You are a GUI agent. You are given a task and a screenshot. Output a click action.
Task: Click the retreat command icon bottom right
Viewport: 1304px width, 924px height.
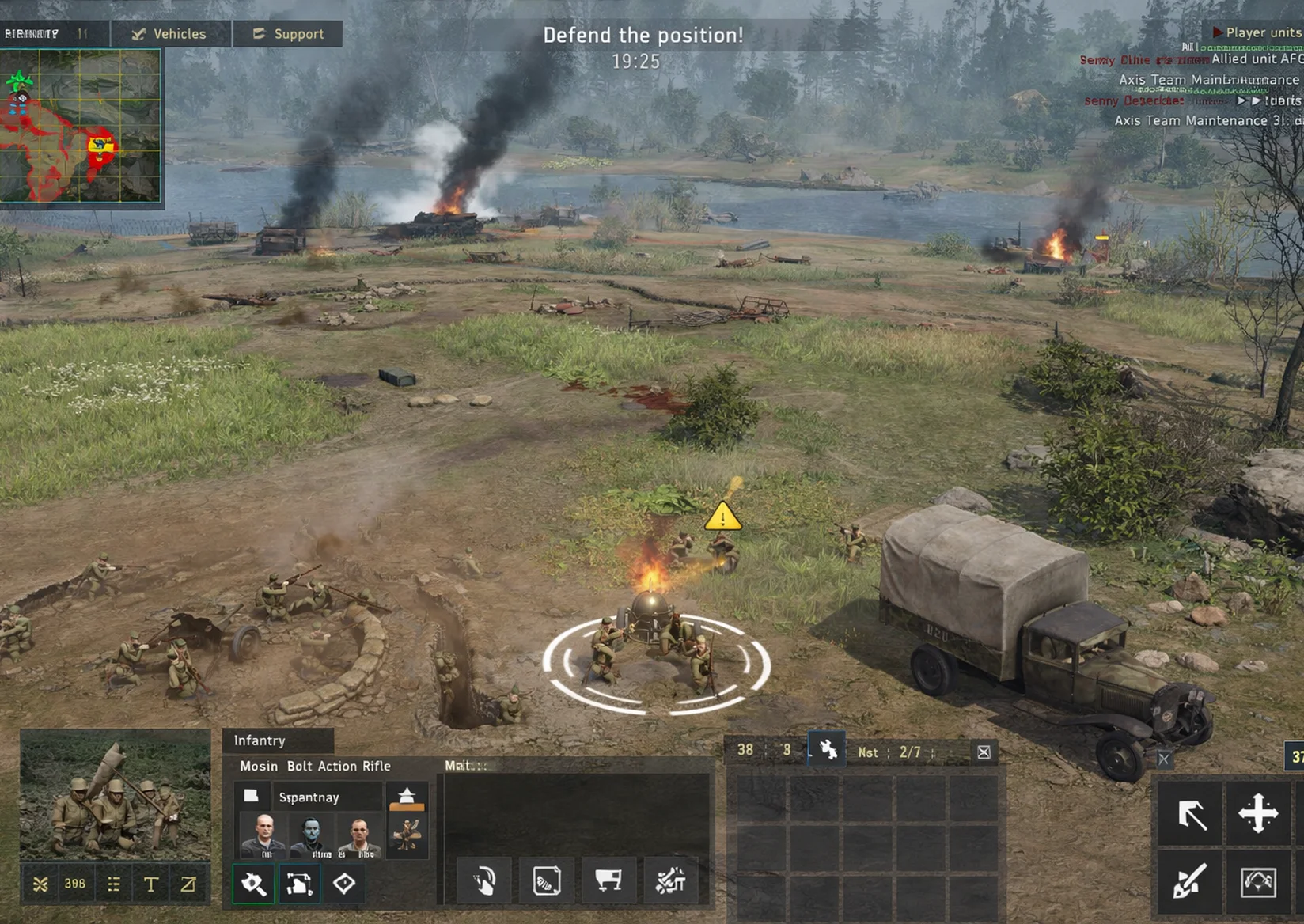[x=1258, y=884]
